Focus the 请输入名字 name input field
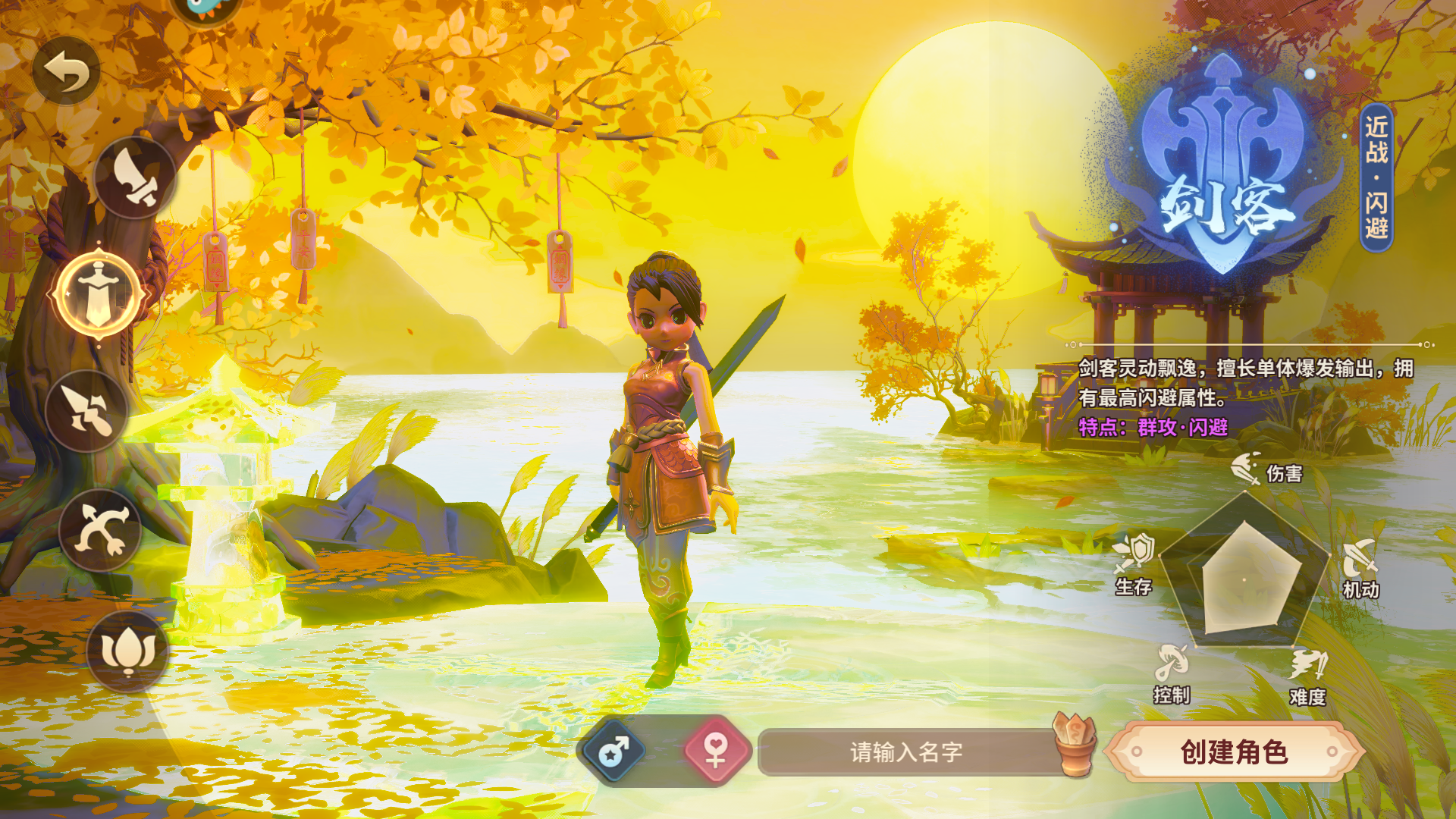Screen dimensions: 1456x819 (x=906, y=752)
